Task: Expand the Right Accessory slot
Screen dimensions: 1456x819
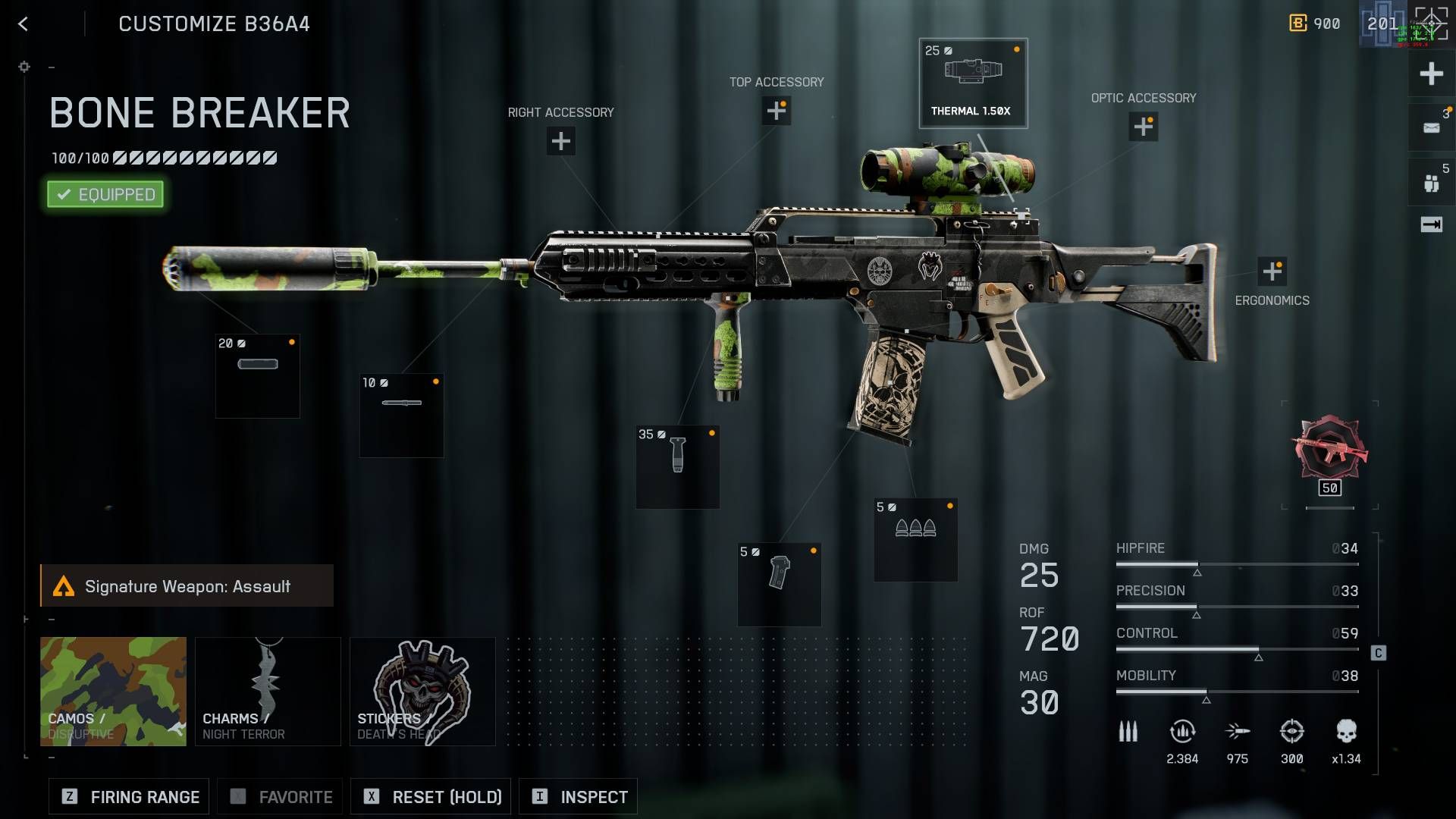Action: [560, 140]
